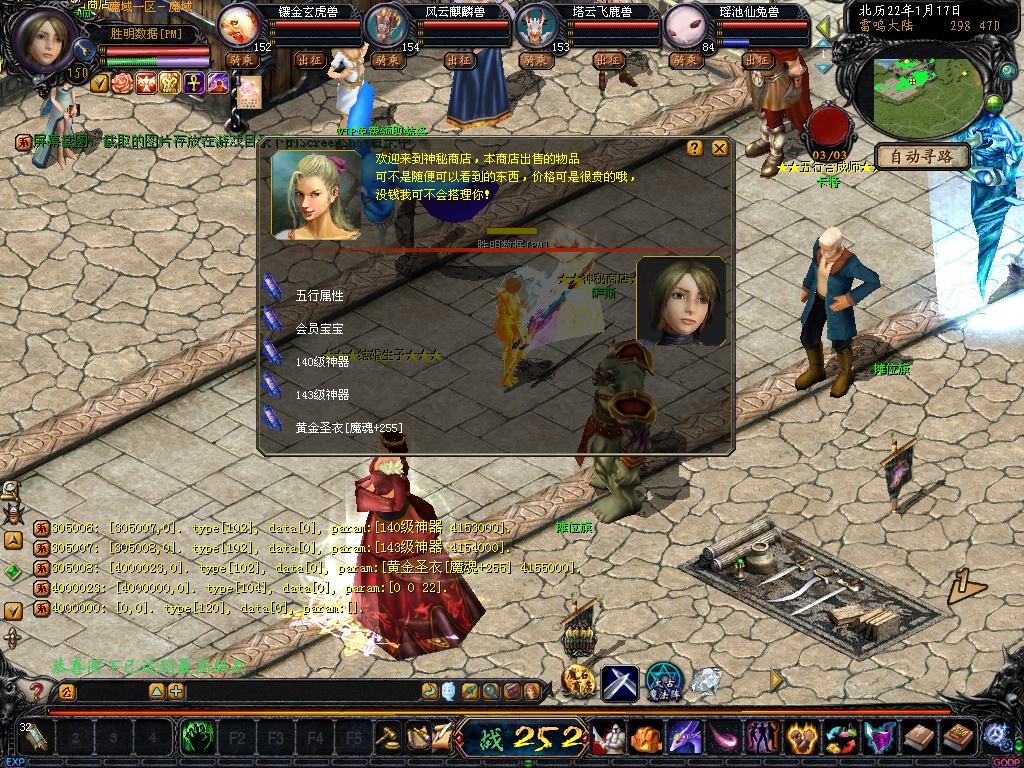The image size is (1024, 768).
Task: Open the red question mark help
Action: (x=37, y=691)
